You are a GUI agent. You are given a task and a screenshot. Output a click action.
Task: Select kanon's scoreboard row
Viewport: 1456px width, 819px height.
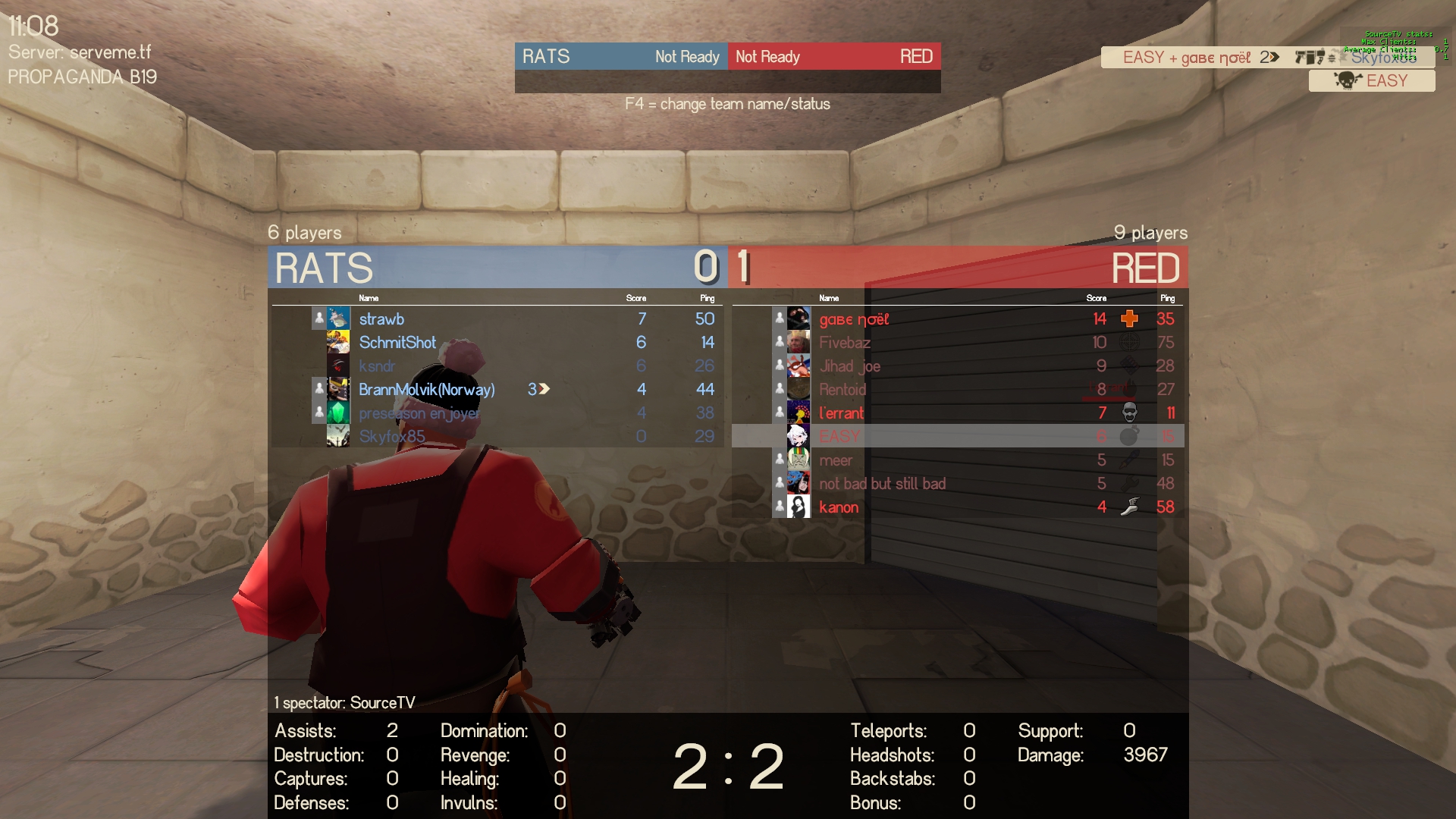(839, 507)
